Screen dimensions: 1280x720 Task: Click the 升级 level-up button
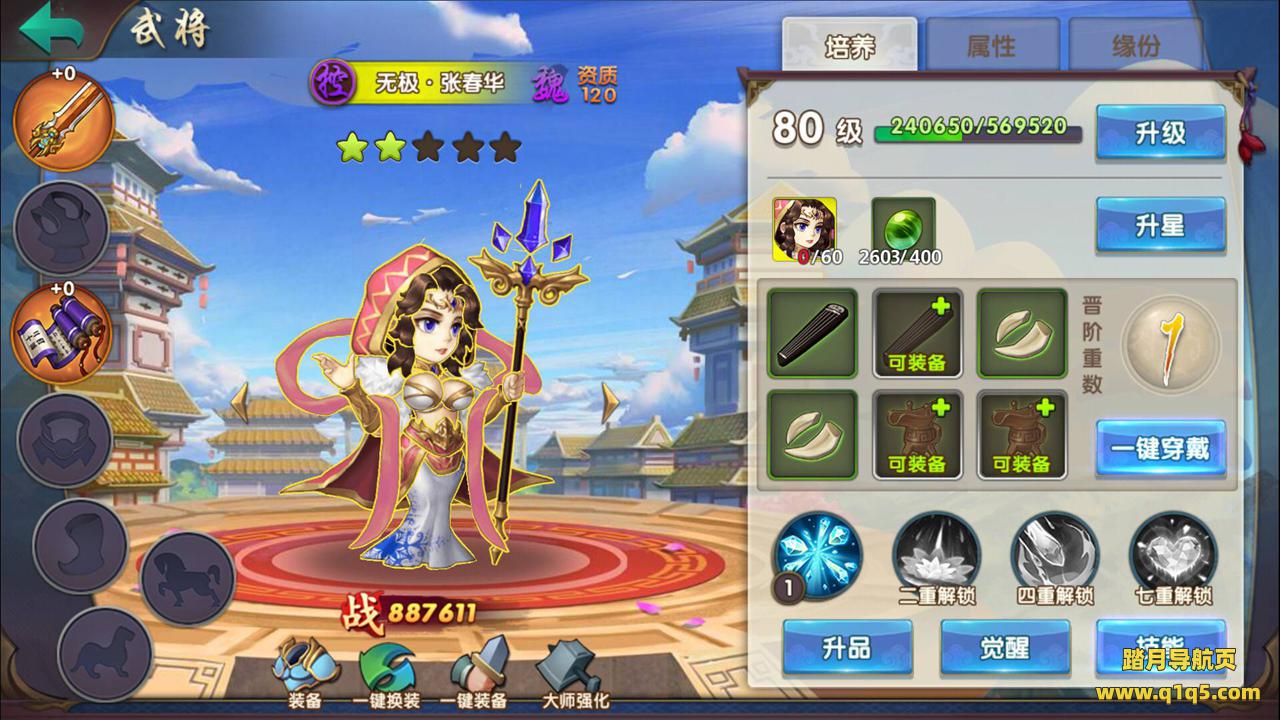1160,133
